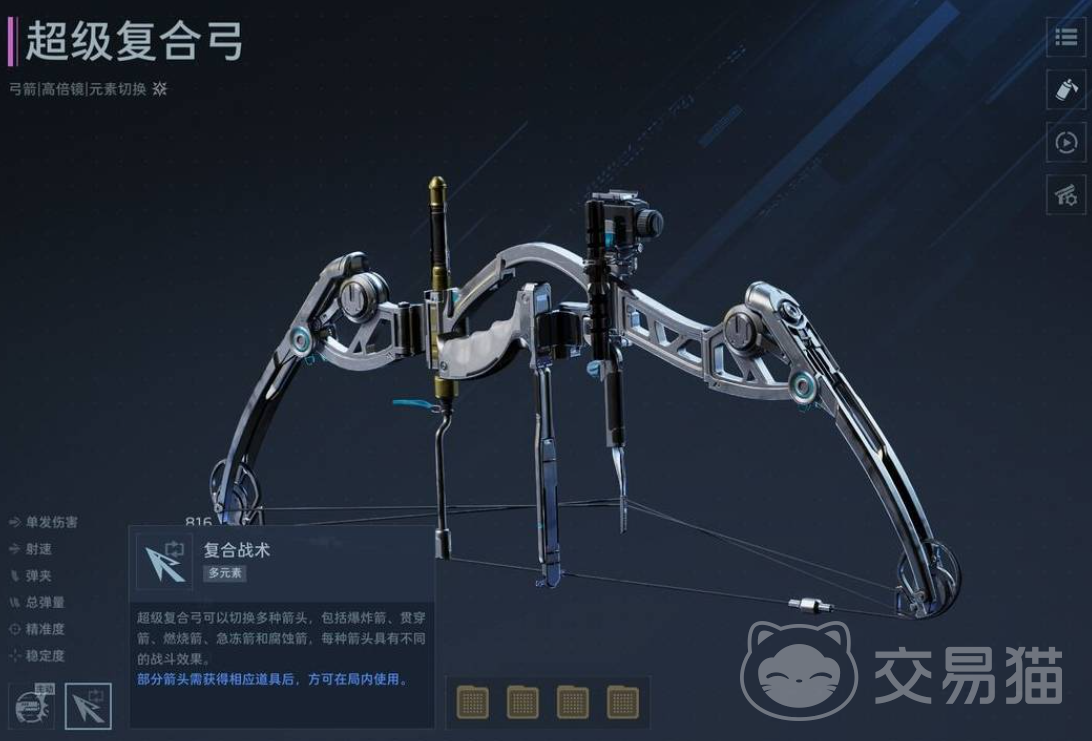Select the gear-shaped weapon trait icon
The height and width of the screenshot is (741, 1092).
coord(31,706)
